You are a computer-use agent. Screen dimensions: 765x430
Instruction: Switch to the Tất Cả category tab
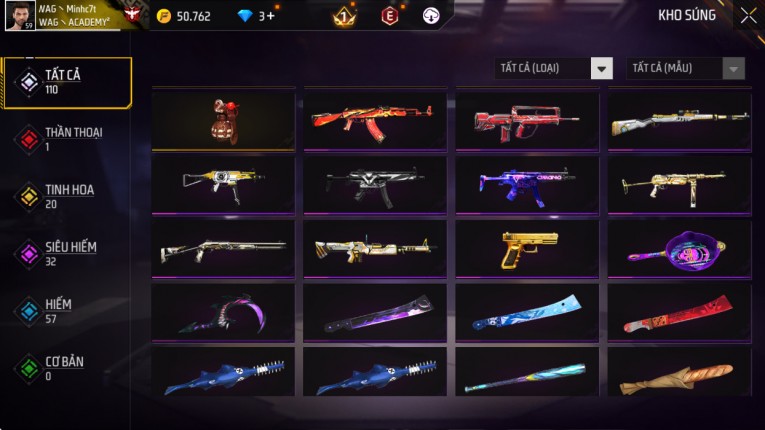(66, 82)
